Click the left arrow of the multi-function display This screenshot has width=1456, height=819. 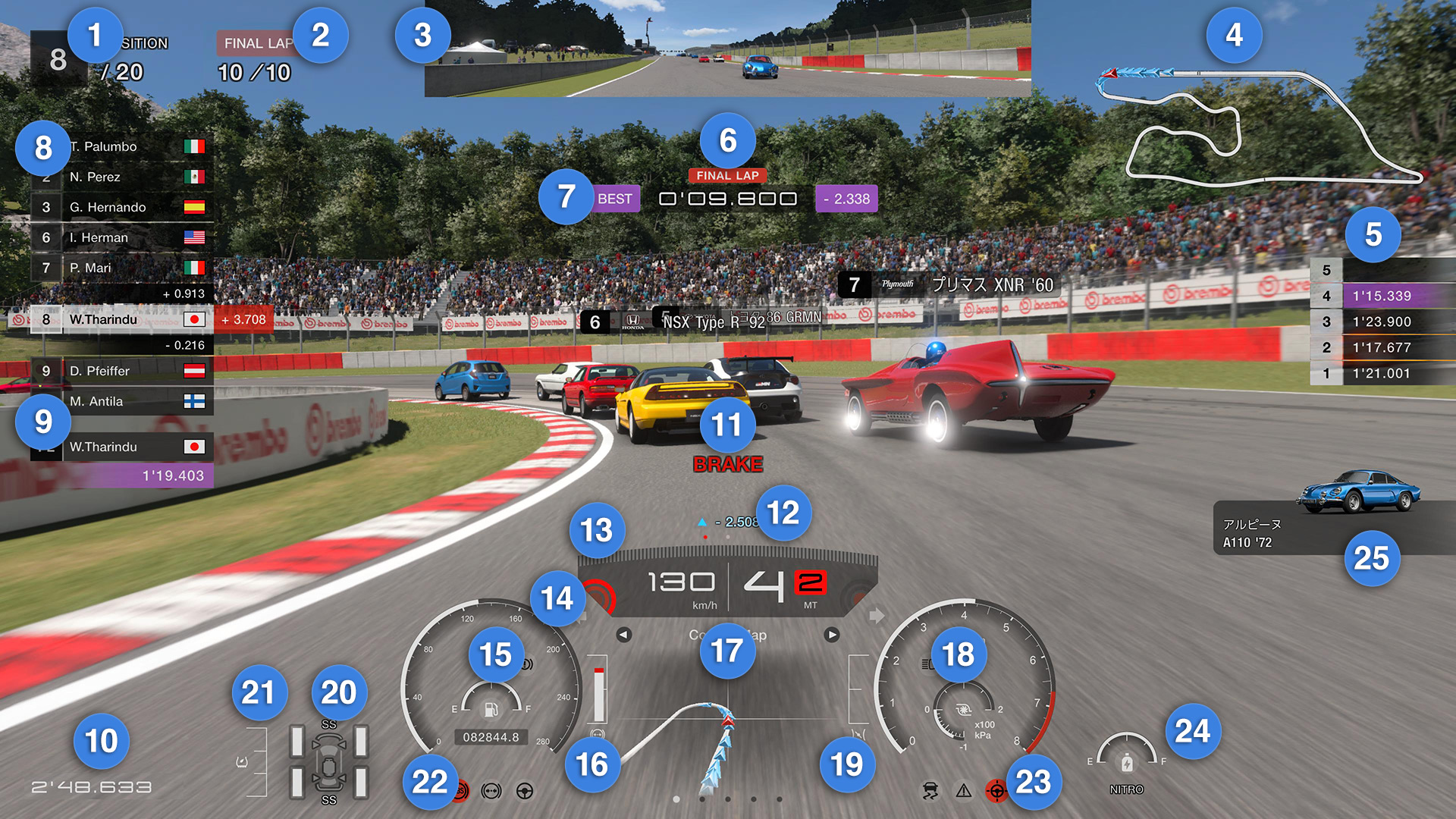point(623,635)
